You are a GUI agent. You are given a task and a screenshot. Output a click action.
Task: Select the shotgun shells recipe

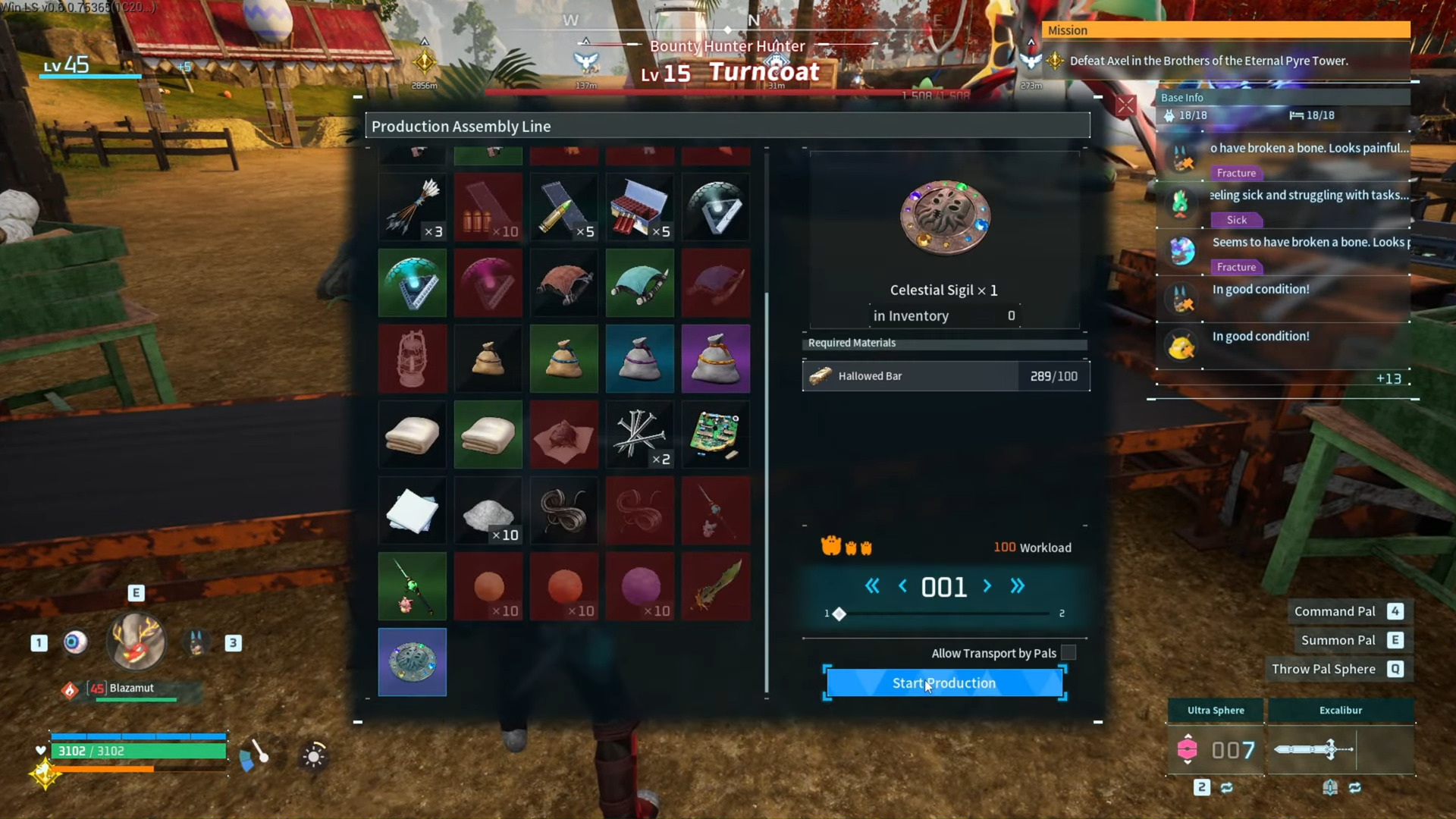[639, 206]
